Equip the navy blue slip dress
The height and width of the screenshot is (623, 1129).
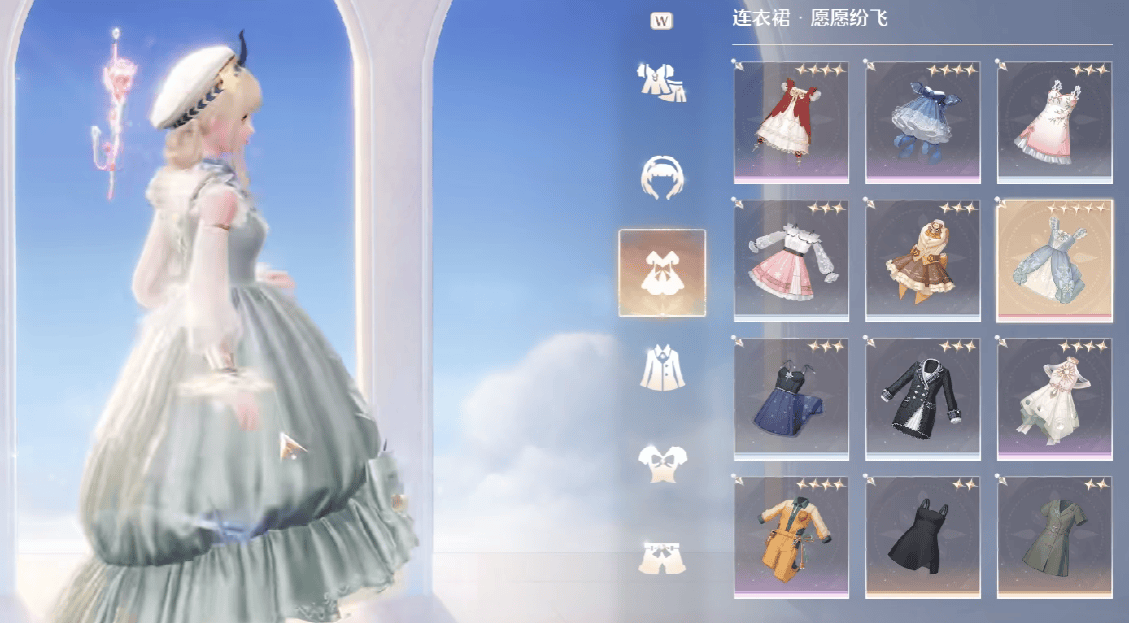click(x=791, y=399)
